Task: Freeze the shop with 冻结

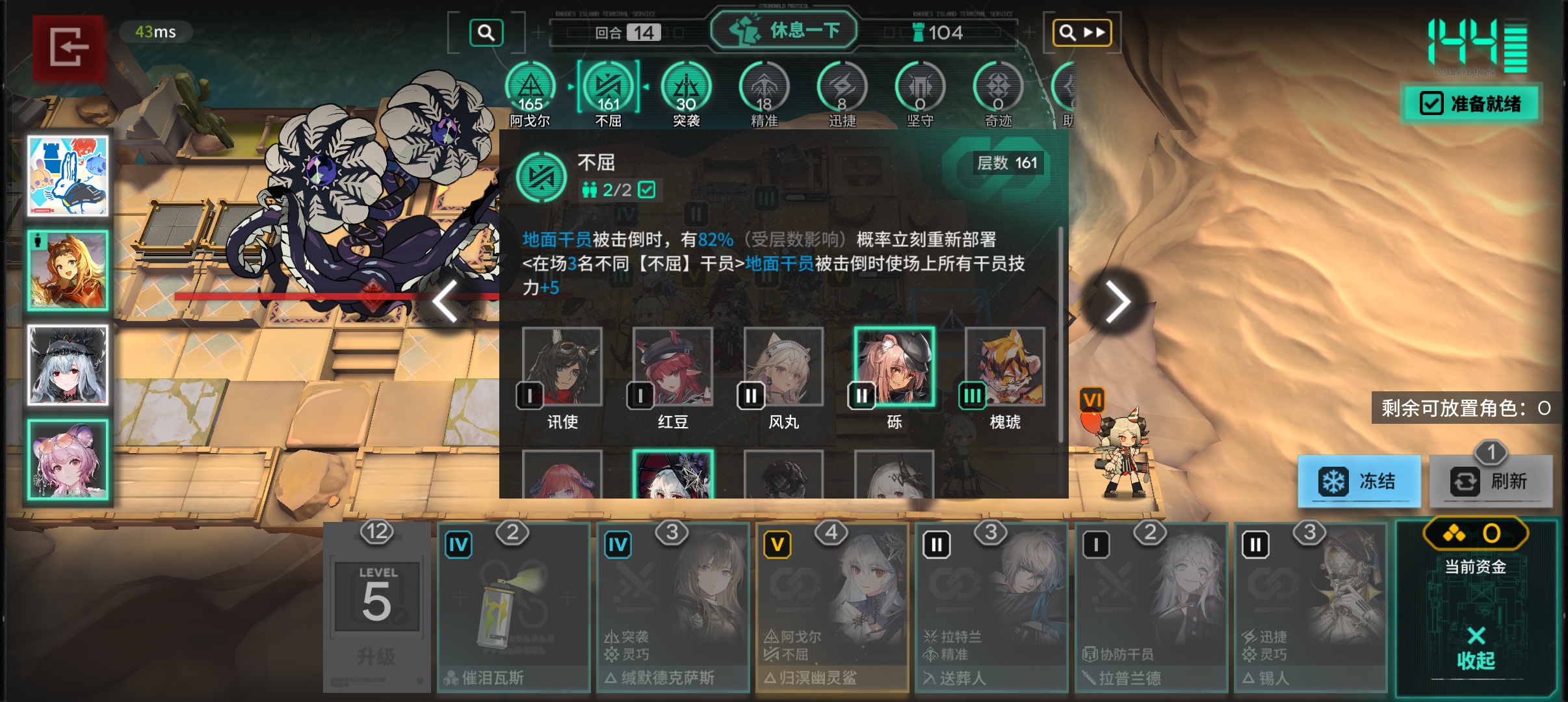Action: coord(1359,482)
